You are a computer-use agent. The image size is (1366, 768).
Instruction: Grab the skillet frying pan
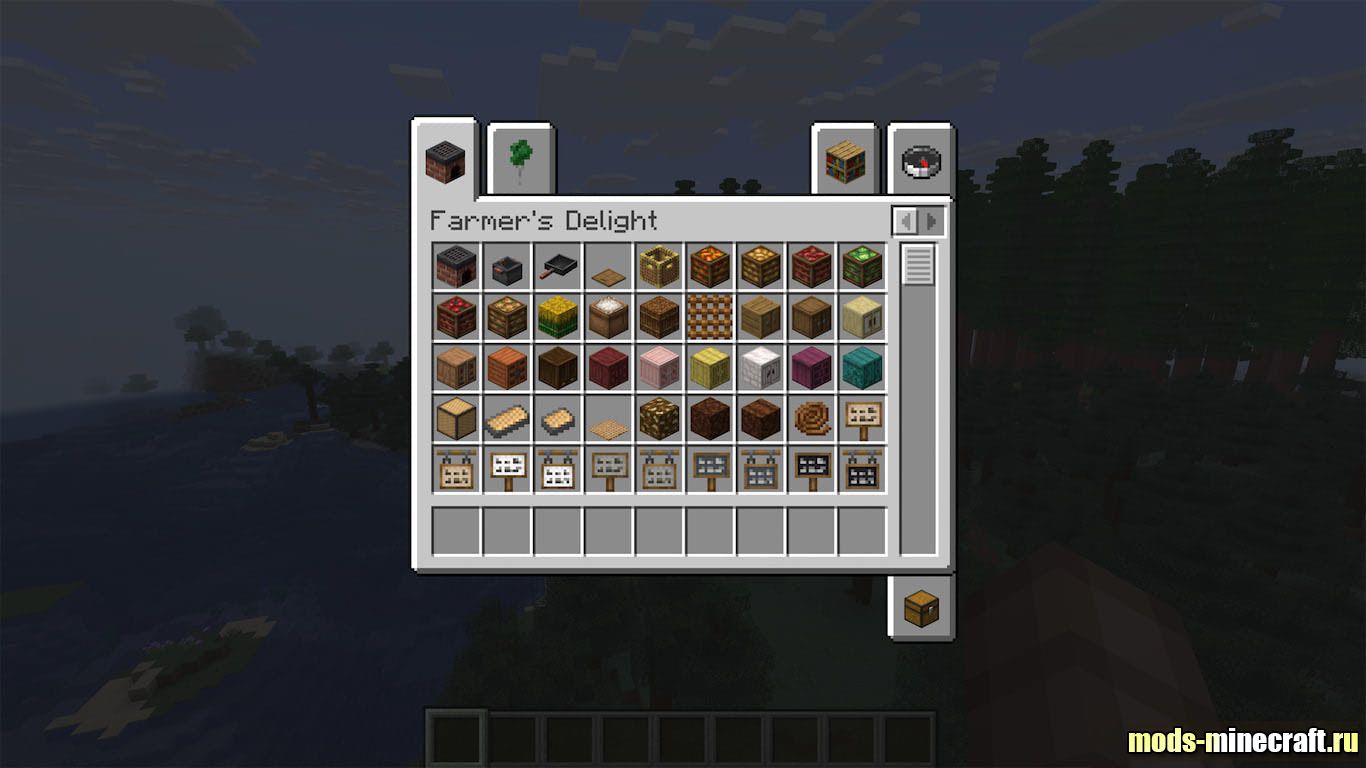pos(558,267)
